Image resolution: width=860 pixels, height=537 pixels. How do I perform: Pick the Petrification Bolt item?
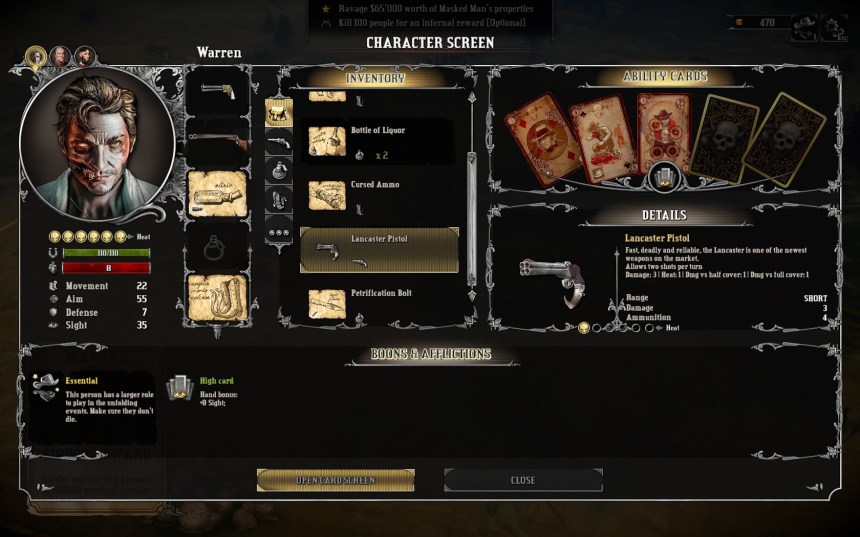[x=379, y=302]
